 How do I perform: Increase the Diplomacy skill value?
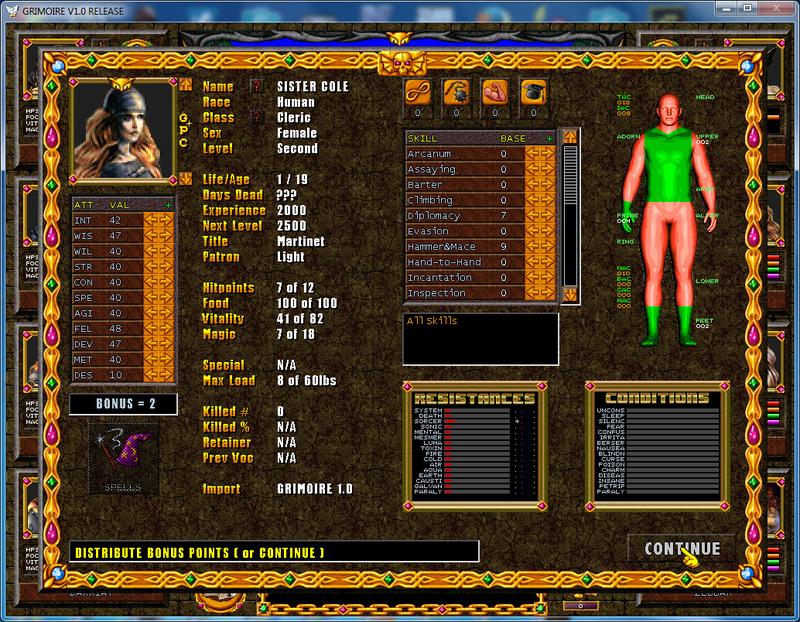[x=548, y=215]
